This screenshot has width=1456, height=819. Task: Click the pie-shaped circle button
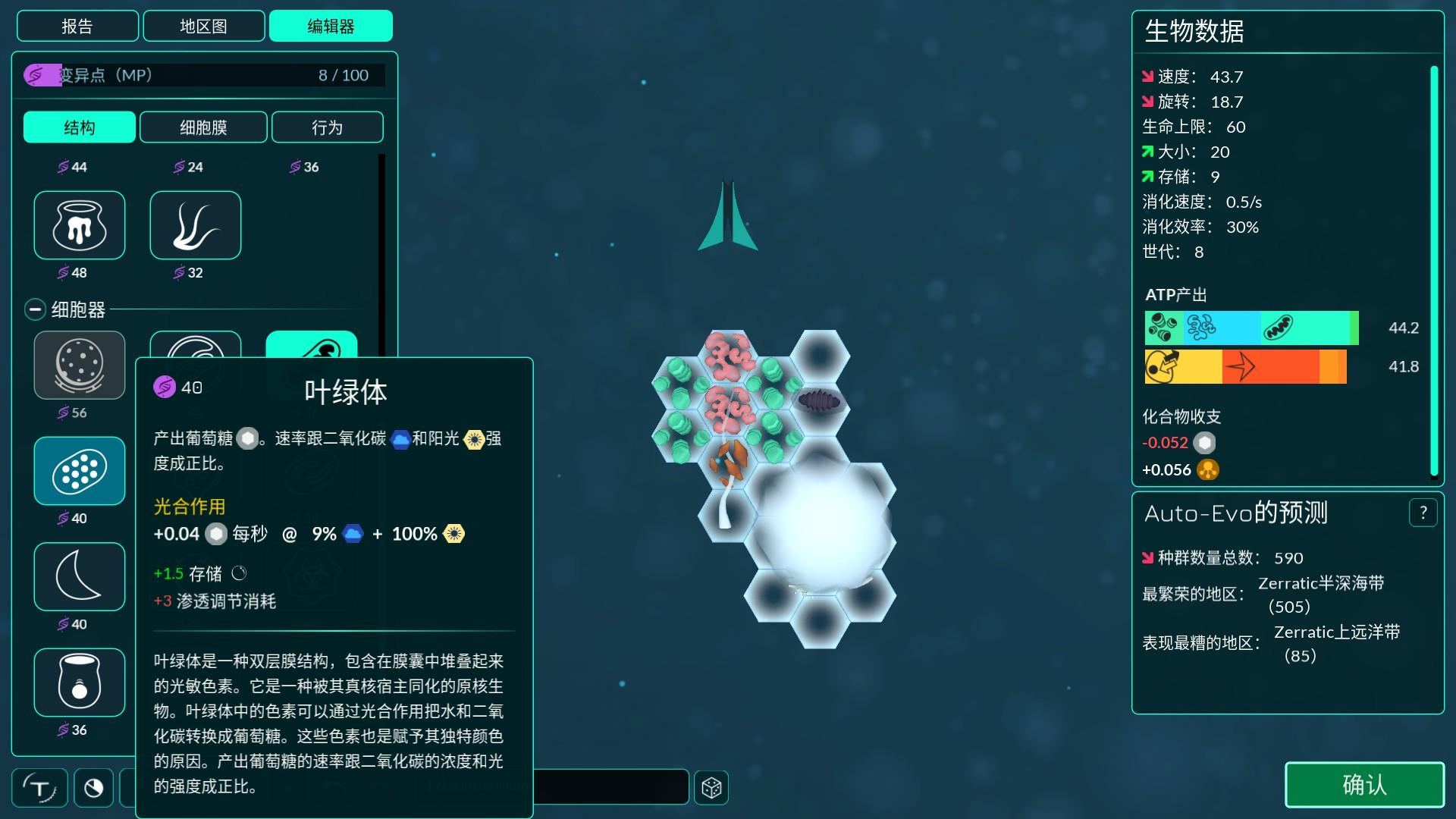[x=94, y=788]
